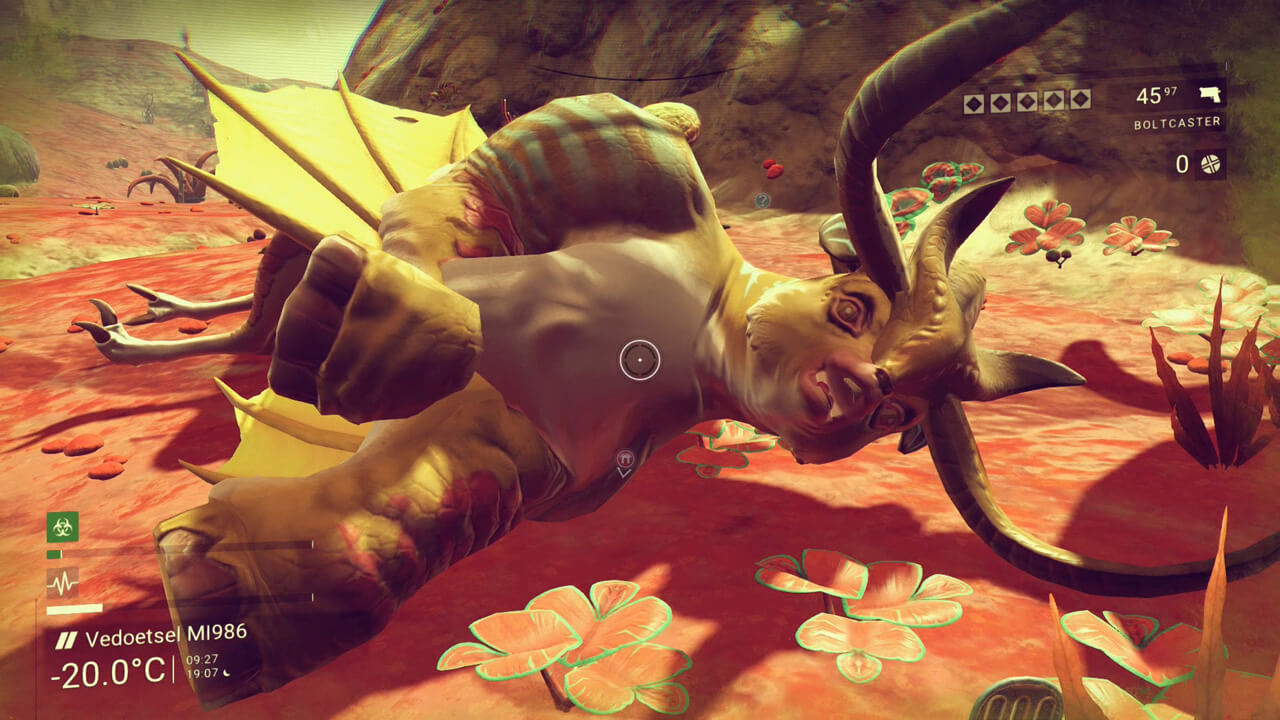This screenshot has height=720, width=1280.
Task: Select the grenade icon beside the zero
Action: point(1210,164)
